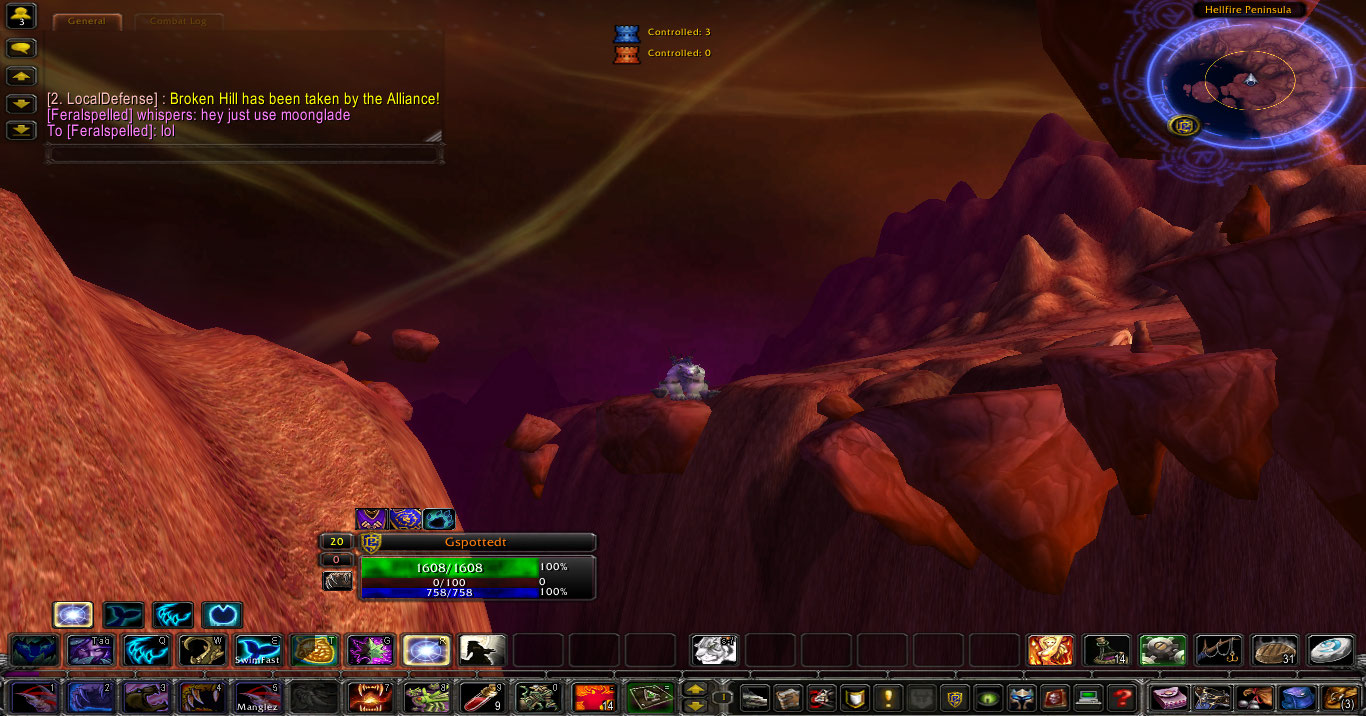Activate the white cat mount icon

714,650
